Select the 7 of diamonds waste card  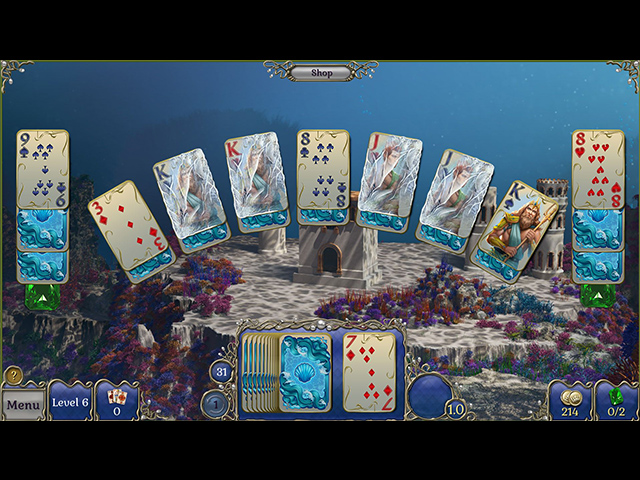click(x=369, y=372)
